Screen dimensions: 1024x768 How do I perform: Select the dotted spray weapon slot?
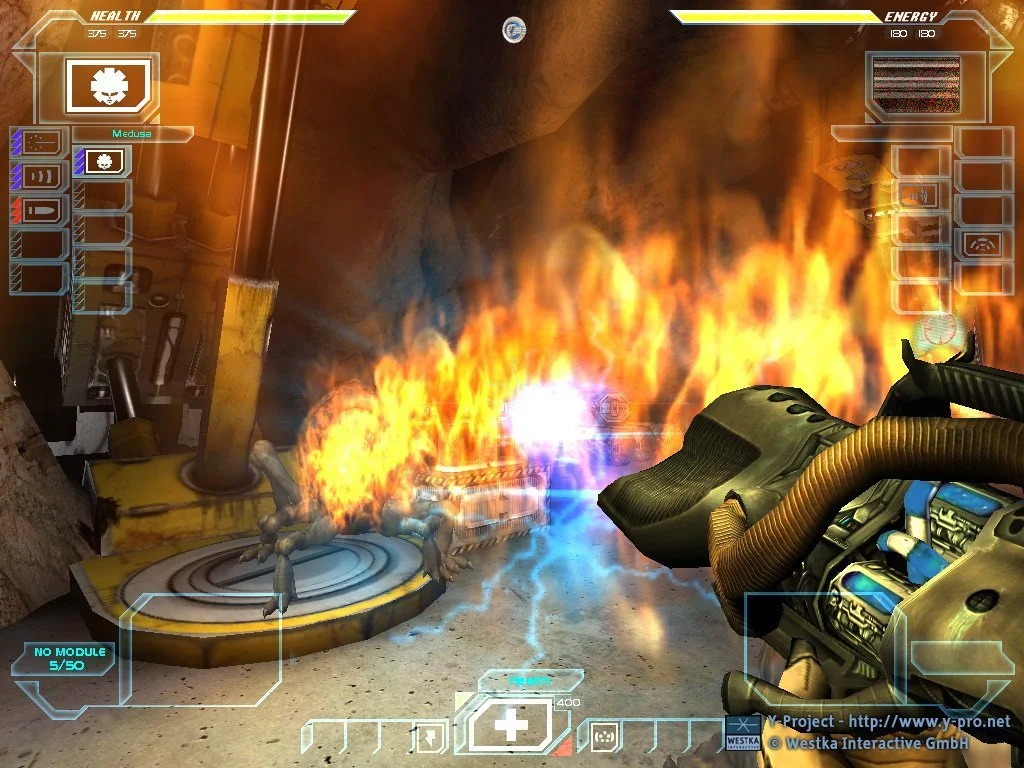pos(41,142)
